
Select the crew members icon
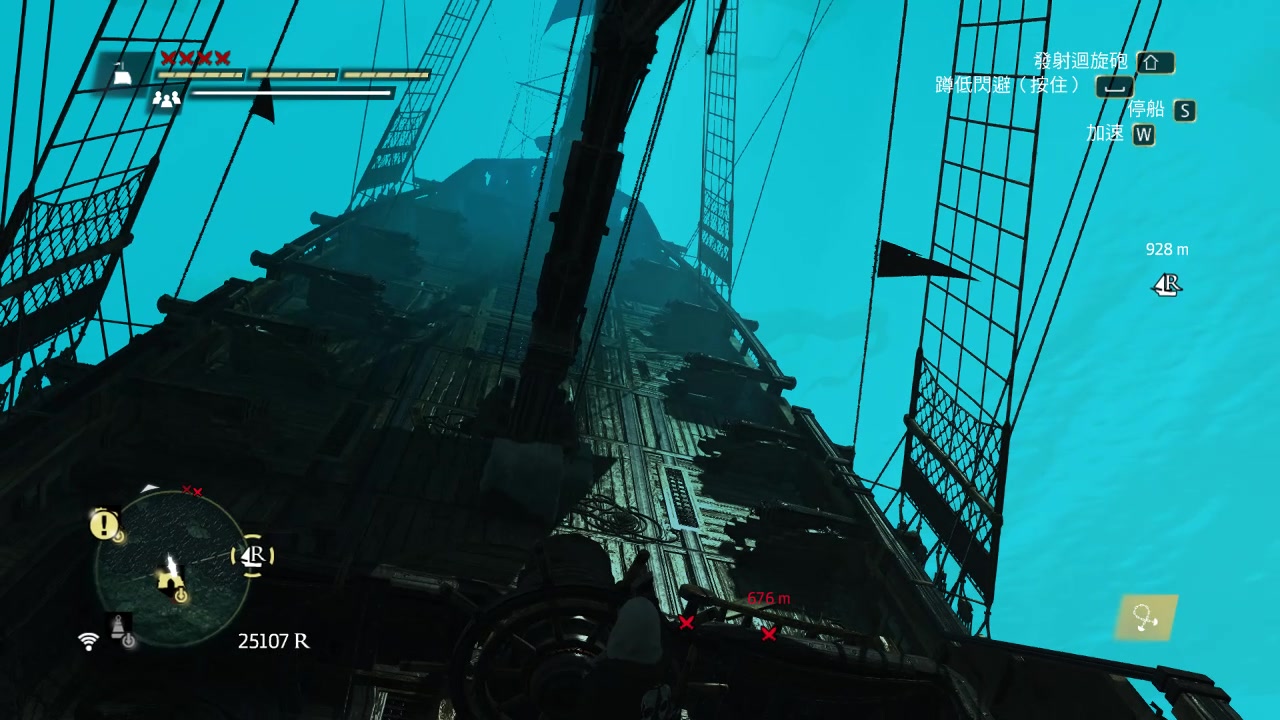(166, 98)
